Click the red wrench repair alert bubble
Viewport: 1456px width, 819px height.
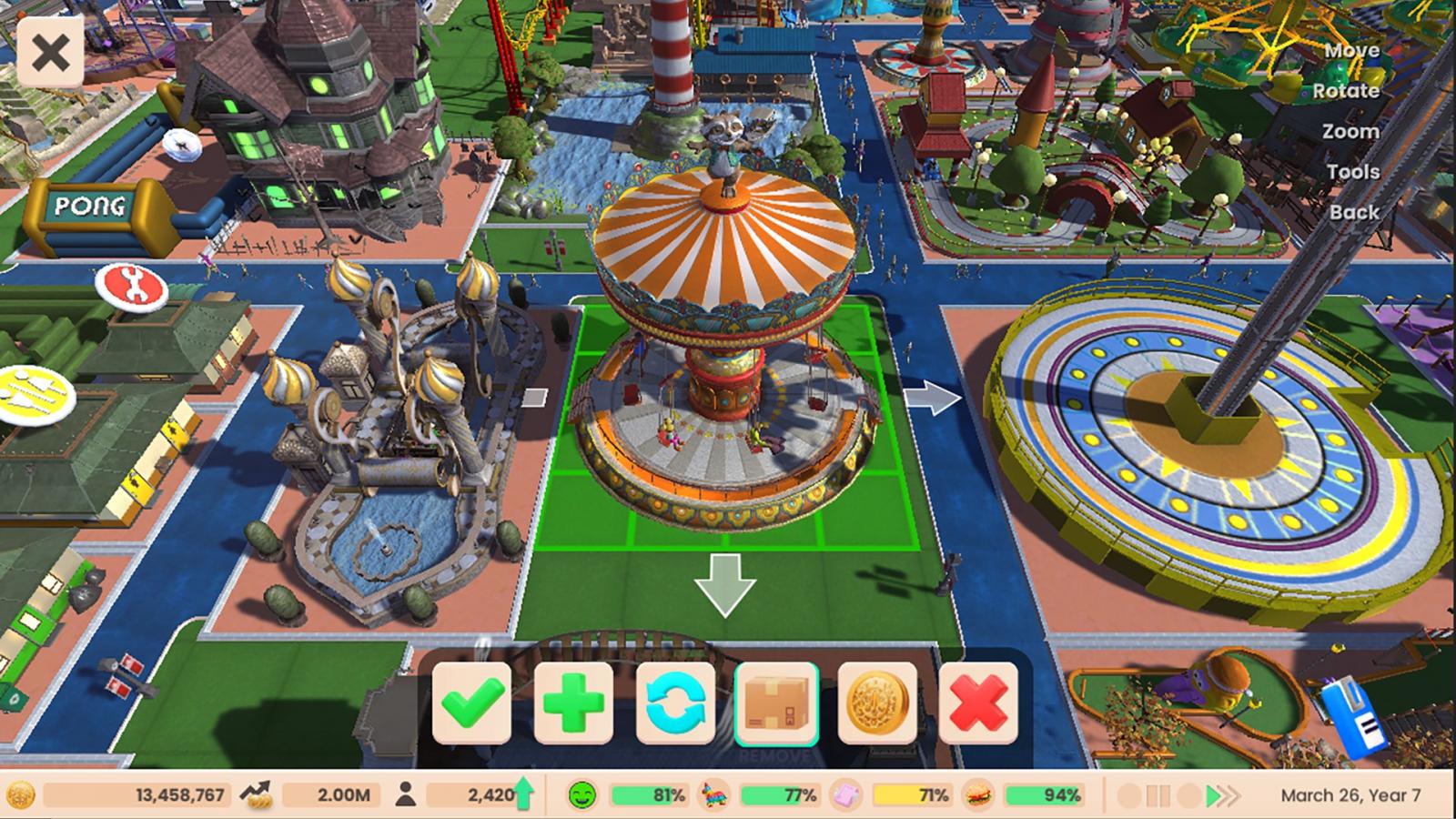(x=132, y=287)
